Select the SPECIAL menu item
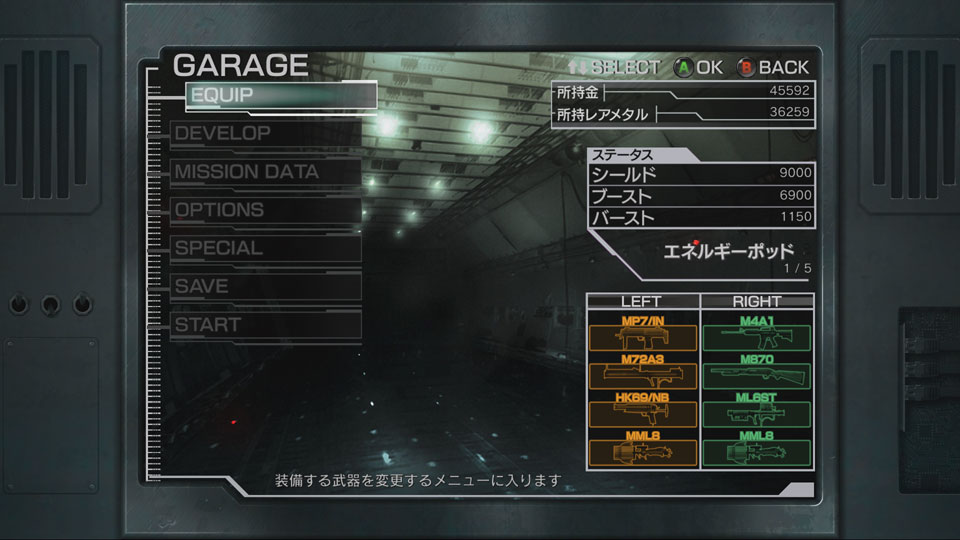960x540 pixels. click(x=265, y=248)
